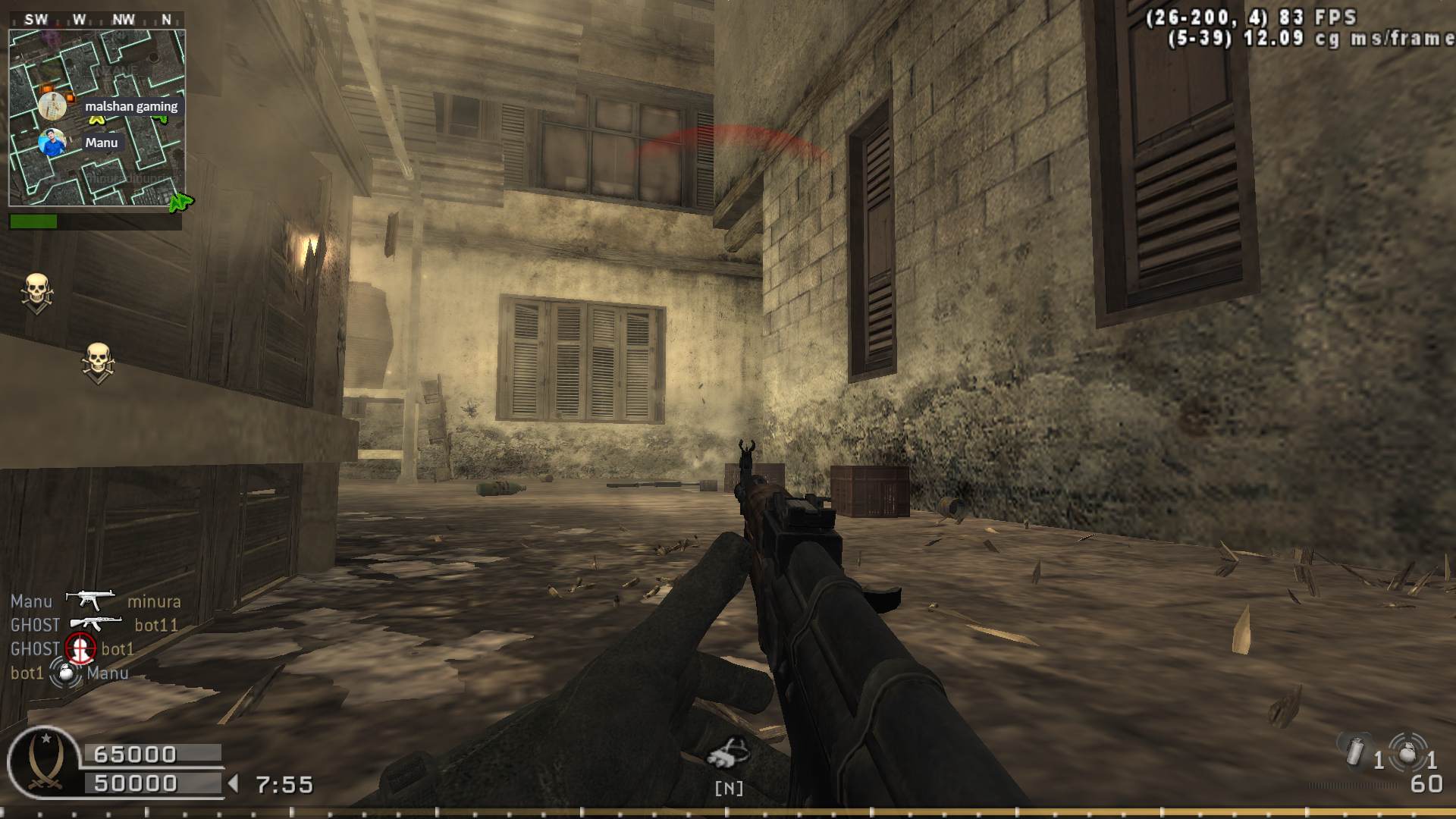Viewport: 1456px width, 819px height.
Task: Click the OpFor crossed swords team emblem
Action: 43,762
